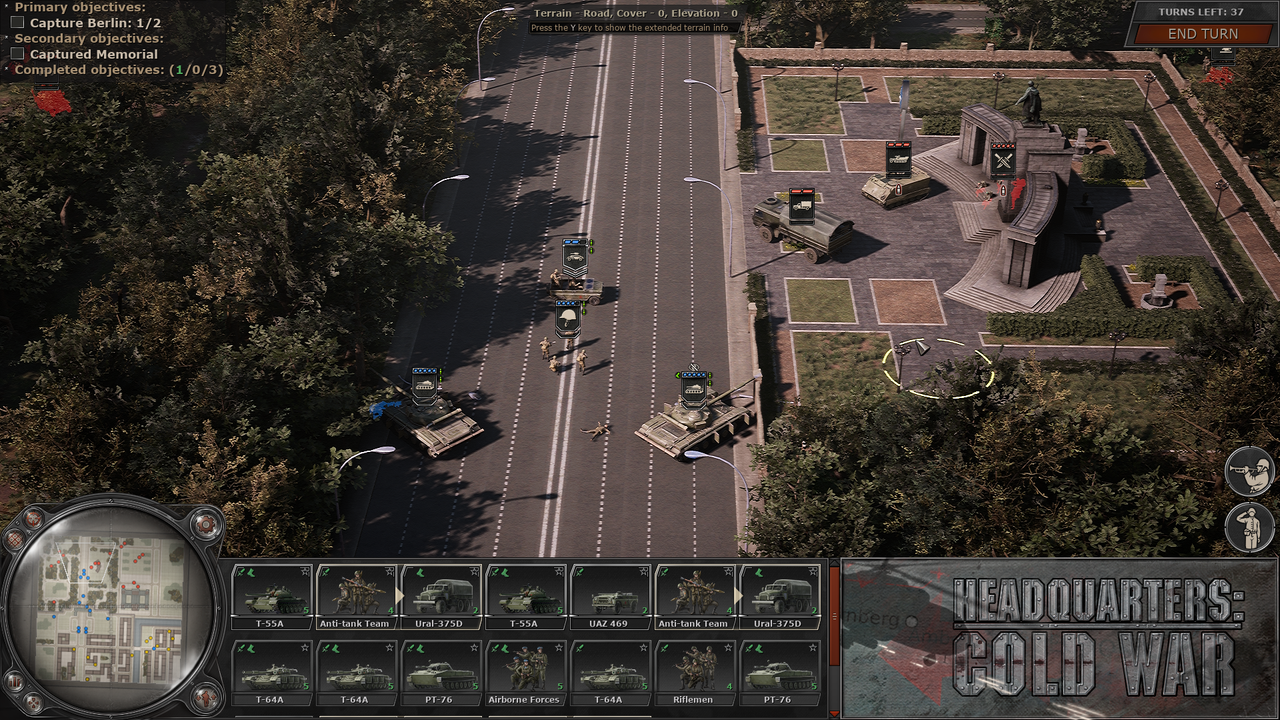This screenshot has height=720, width=1280.
Task: Click the red down arrow beside the unit roster
Action: [836, 714]
